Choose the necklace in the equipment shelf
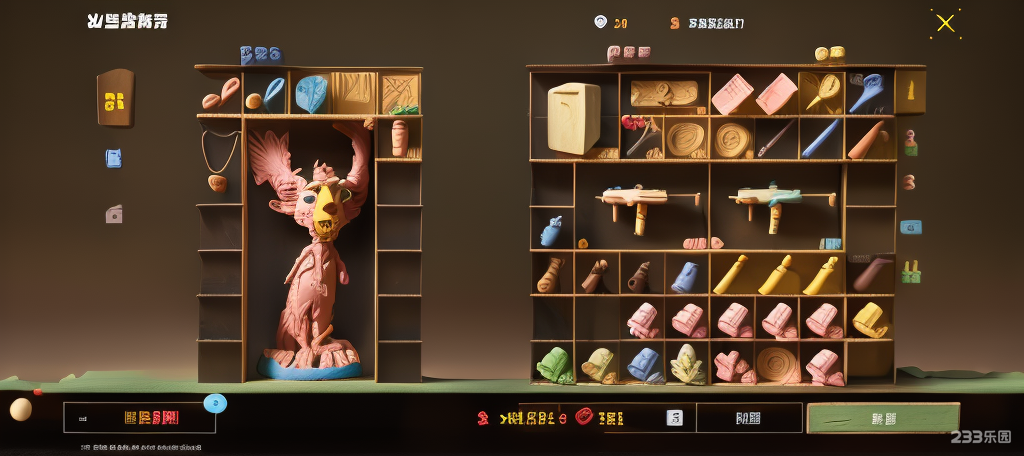The image size is (1024, 456). coord(220,158)
